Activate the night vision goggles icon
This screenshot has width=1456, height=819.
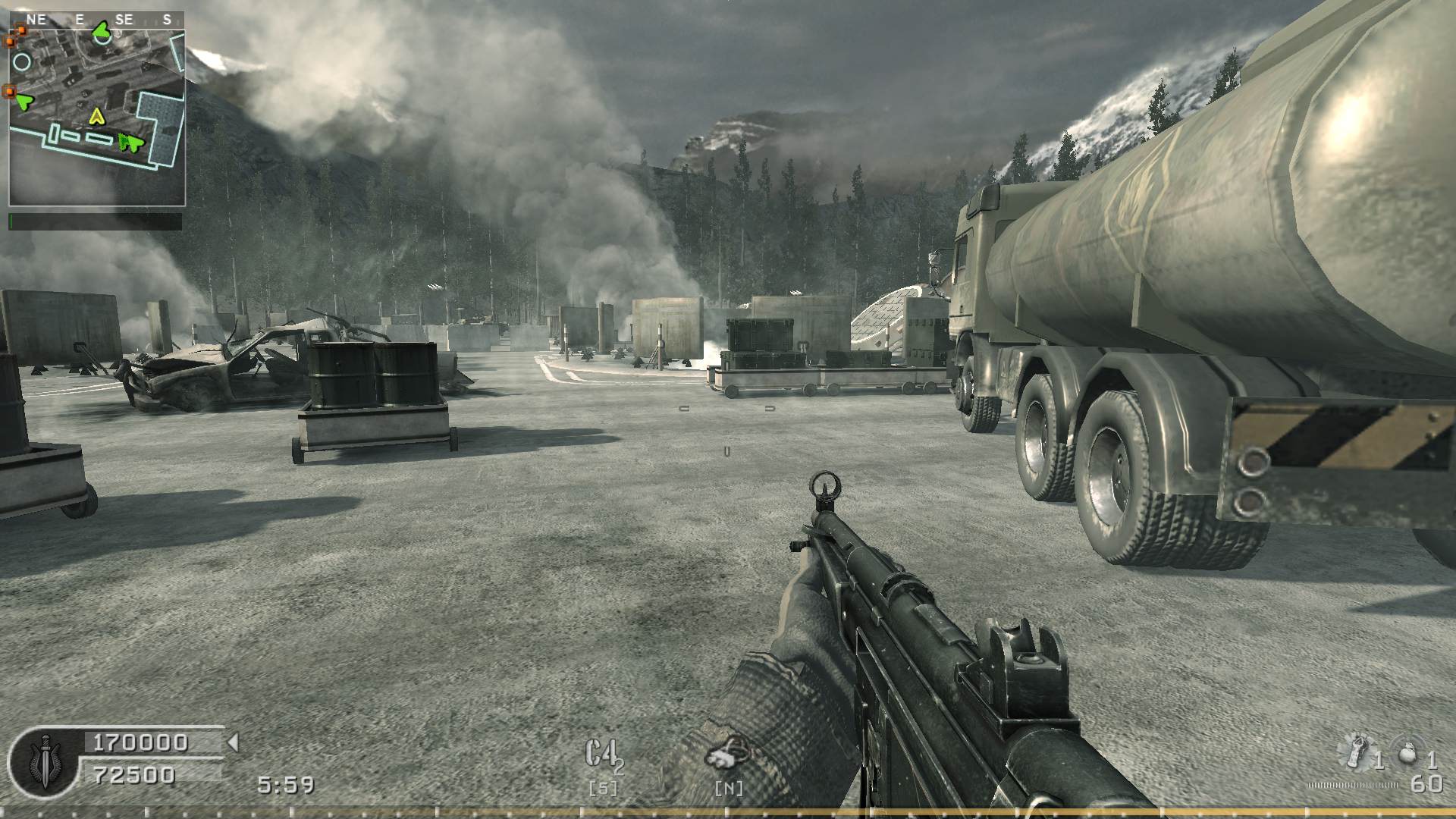(x=727, y=755)
